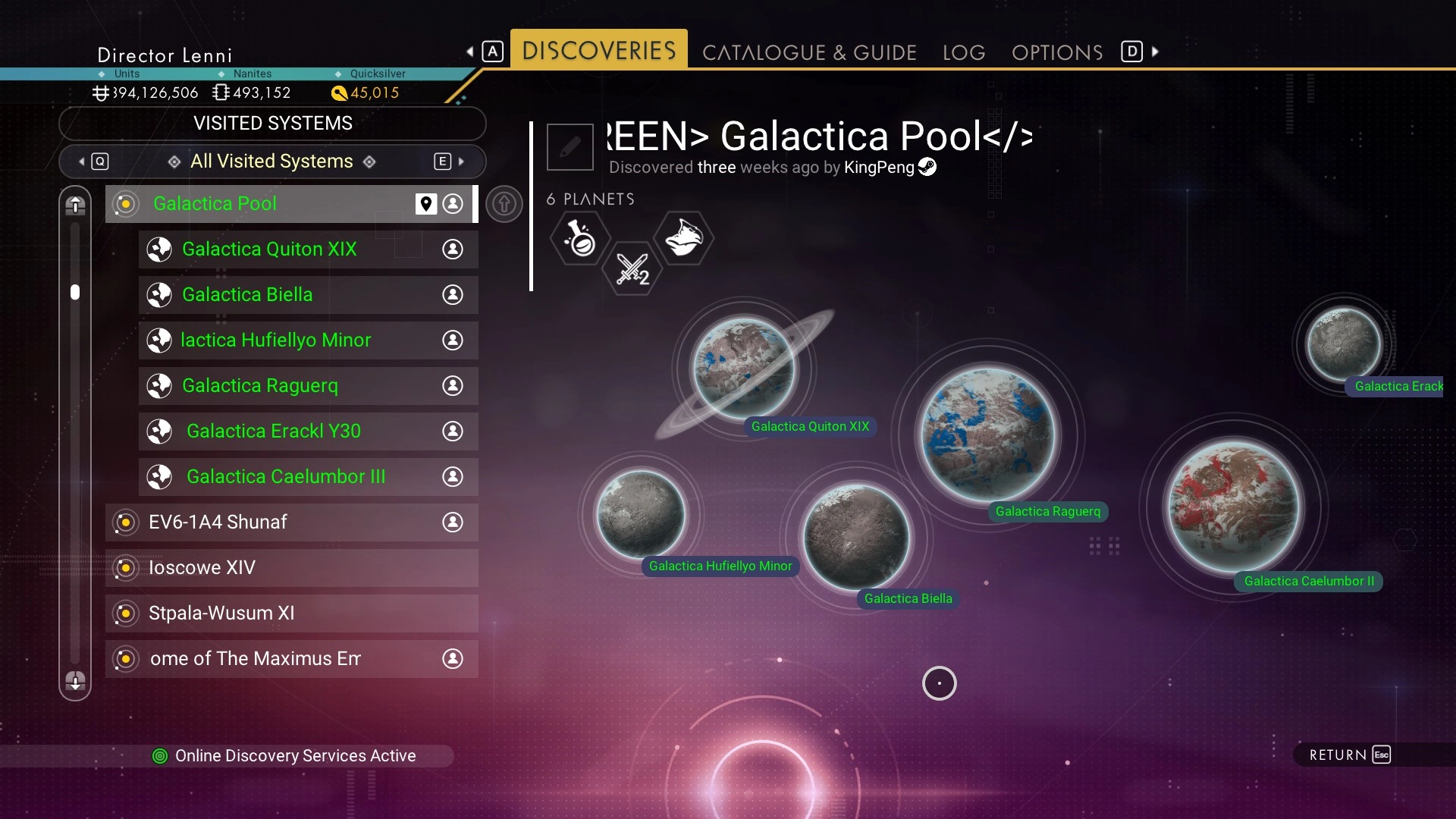Choose the Stpala-Wusum XI system

click(x=273, y=613)
